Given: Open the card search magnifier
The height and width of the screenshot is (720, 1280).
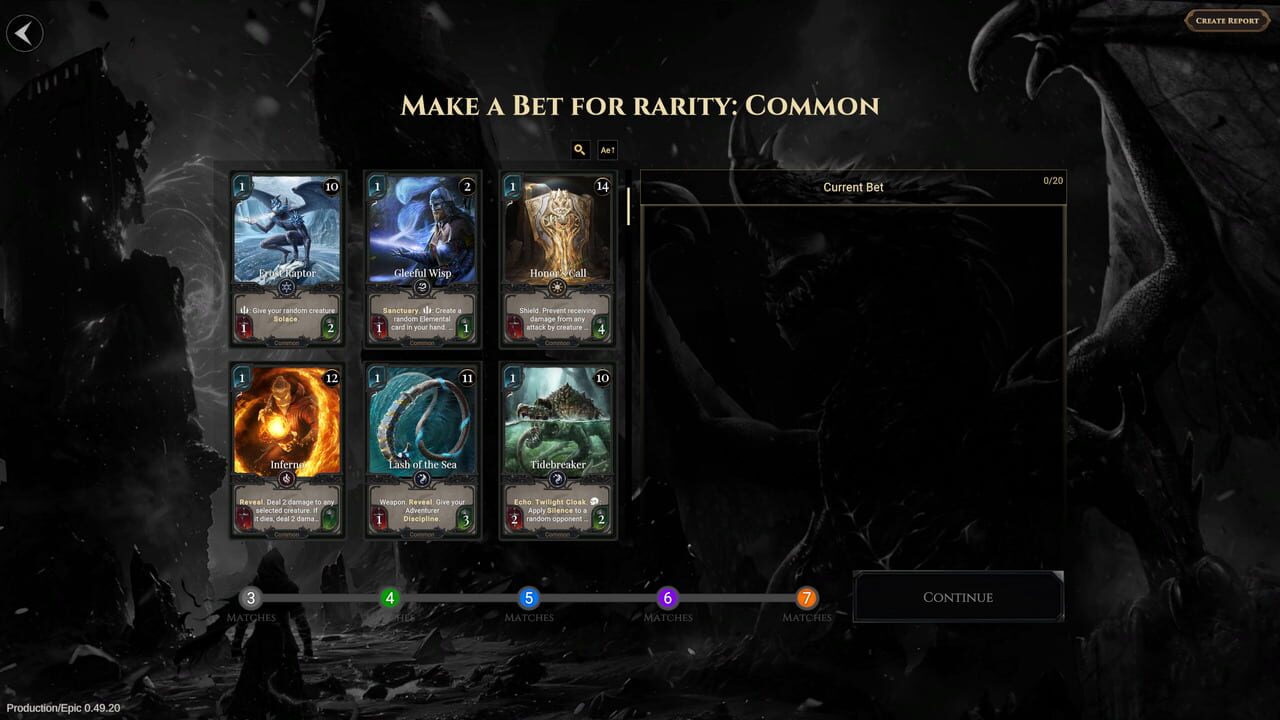Looking at the screenshot, I should click(x=580, y=149).
